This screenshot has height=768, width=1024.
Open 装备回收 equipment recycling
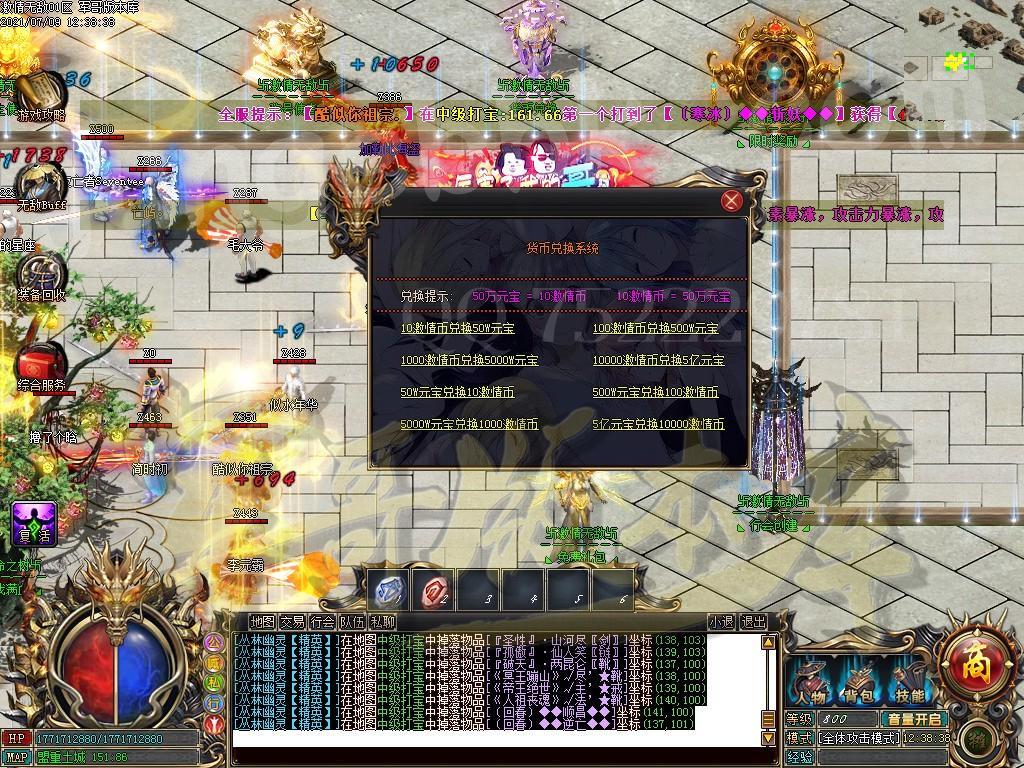pyautogui.click(x=40, y=273)
